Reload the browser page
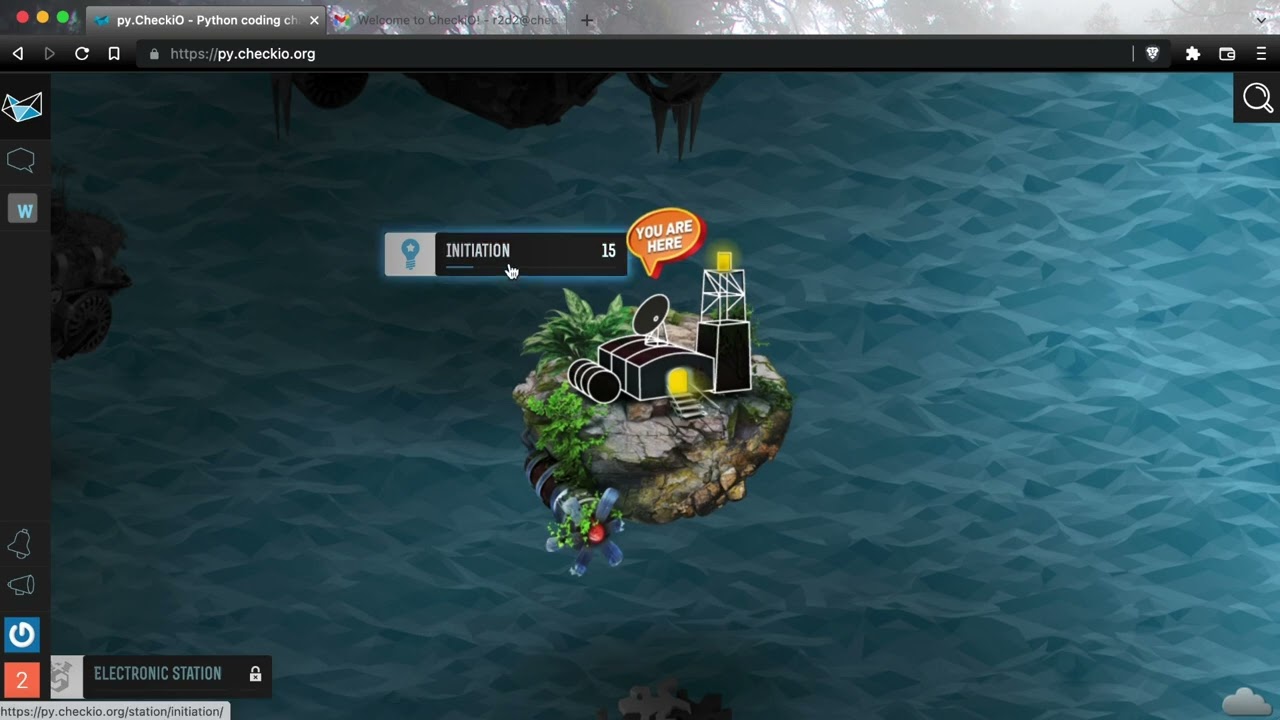The height and width of the screenshot is (720, 1280). tap(82, 54)
